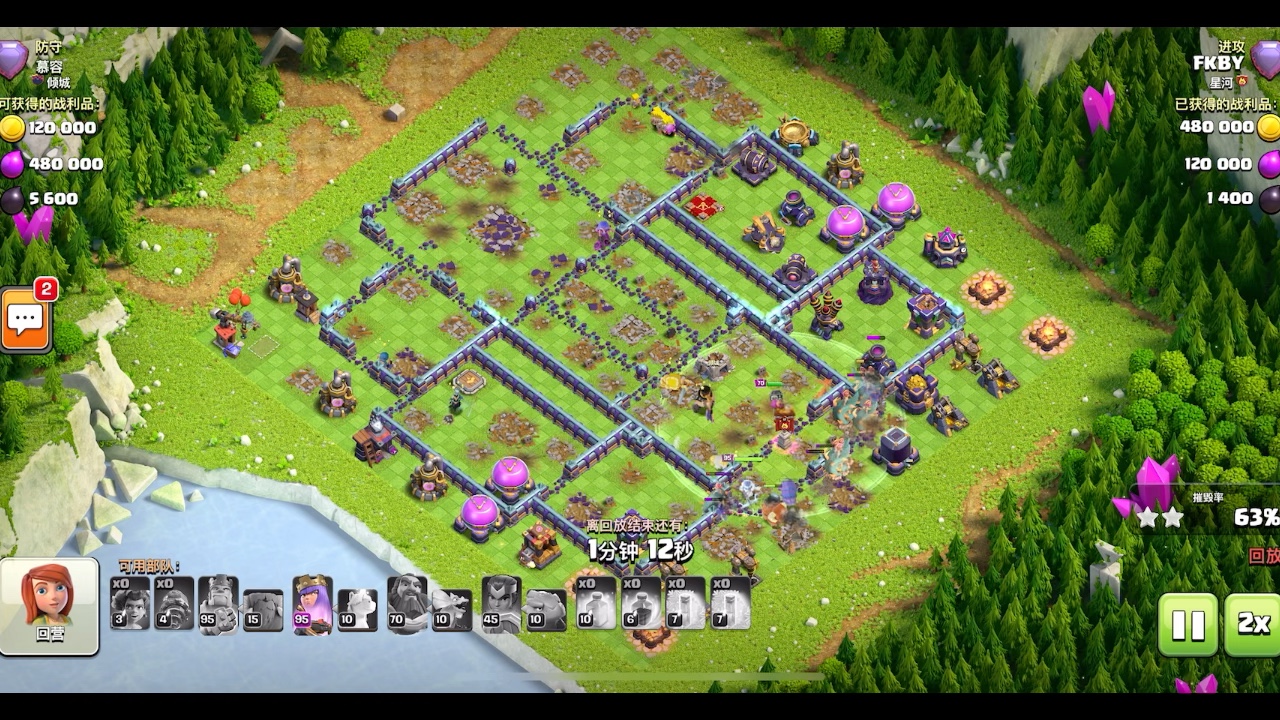Pause the replay playback

point(1188,624)
